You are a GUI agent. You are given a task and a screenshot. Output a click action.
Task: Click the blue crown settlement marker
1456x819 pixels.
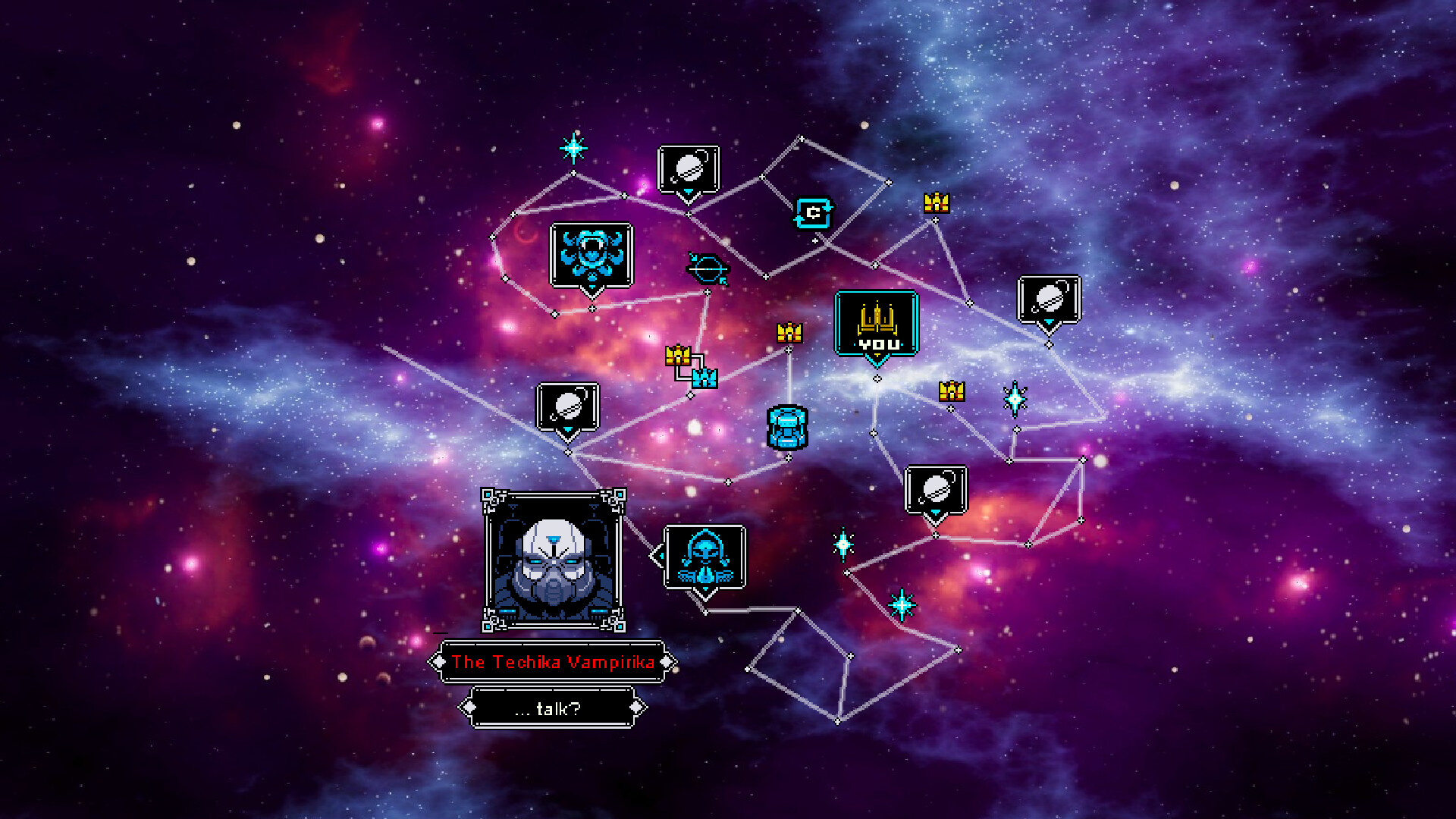coord(704,377)
